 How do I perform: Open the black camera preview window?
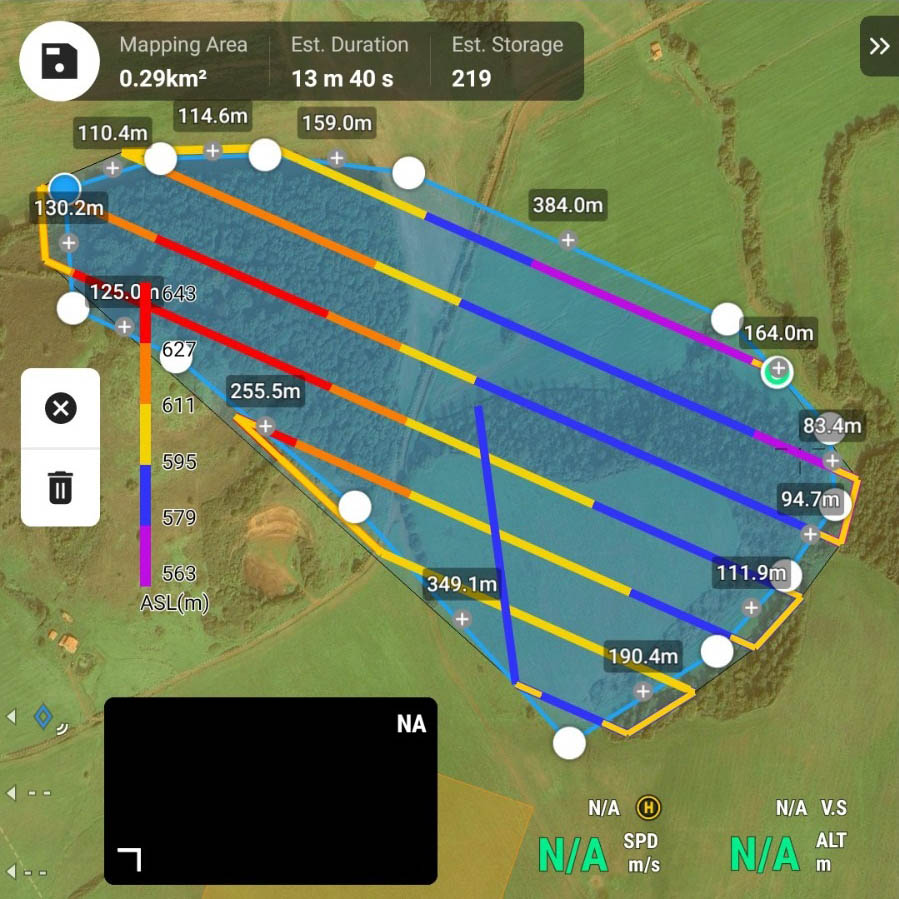[270, 790]
